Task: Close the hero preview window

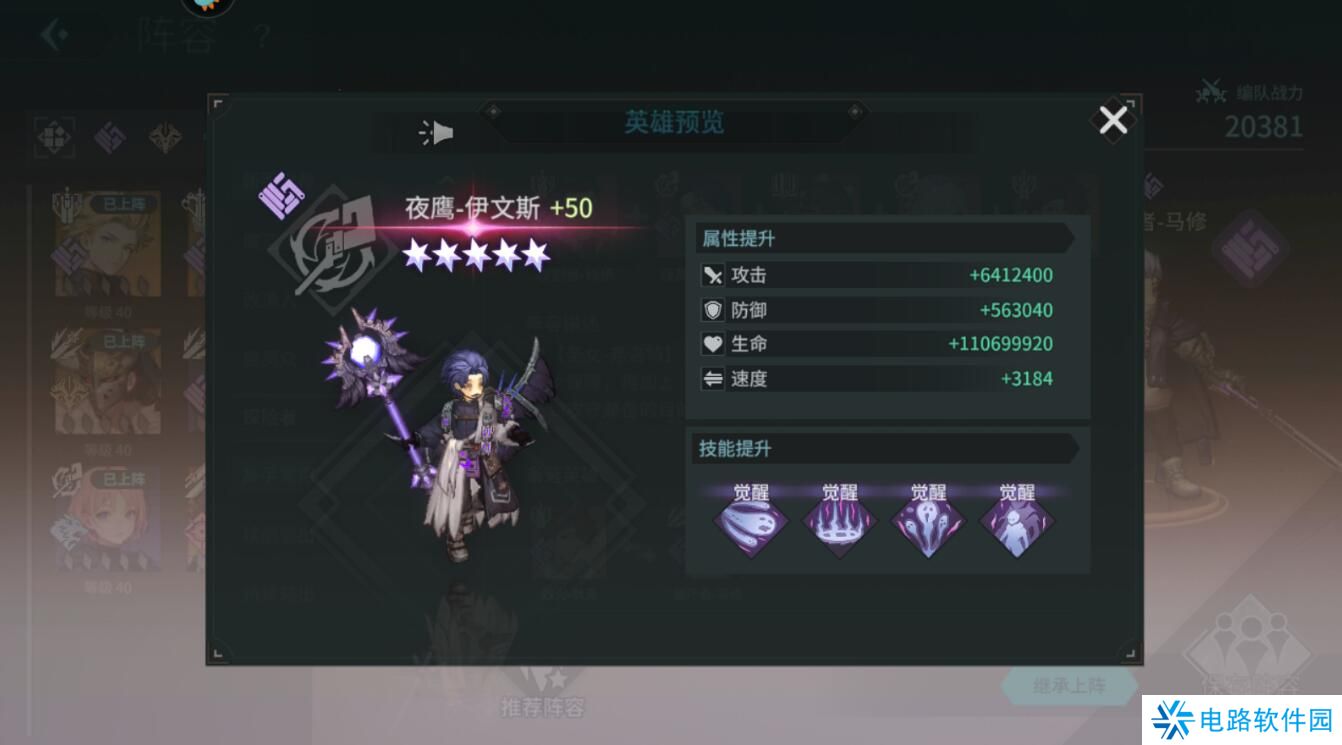Action: click(1113, 121)
